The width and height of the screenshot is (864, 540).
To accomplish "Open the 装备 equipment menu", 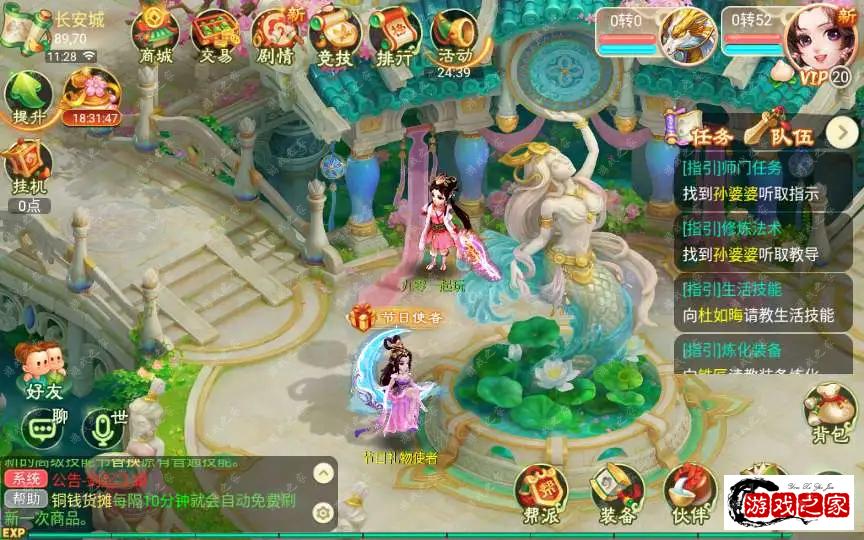I will click(x=617, y=494).
